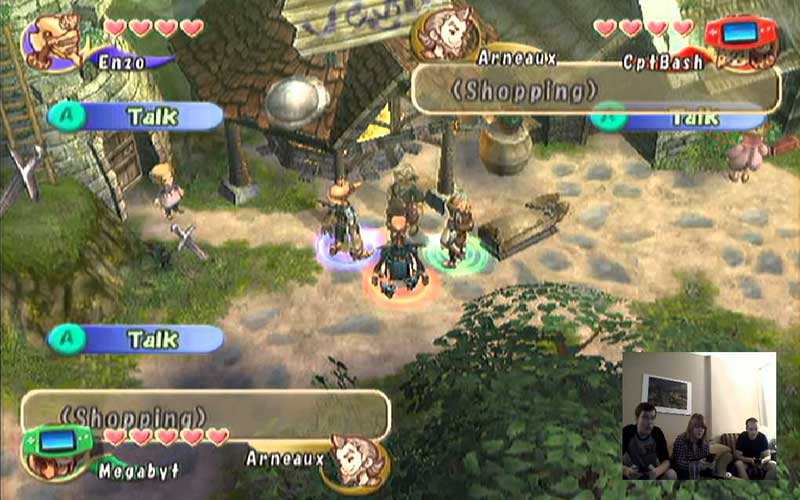Image resolution: width=800 pixels, height=500 pixels.
Task: Choose the Talk command above Megabyt's Shopping panel
Action: [x=136, y=339]
